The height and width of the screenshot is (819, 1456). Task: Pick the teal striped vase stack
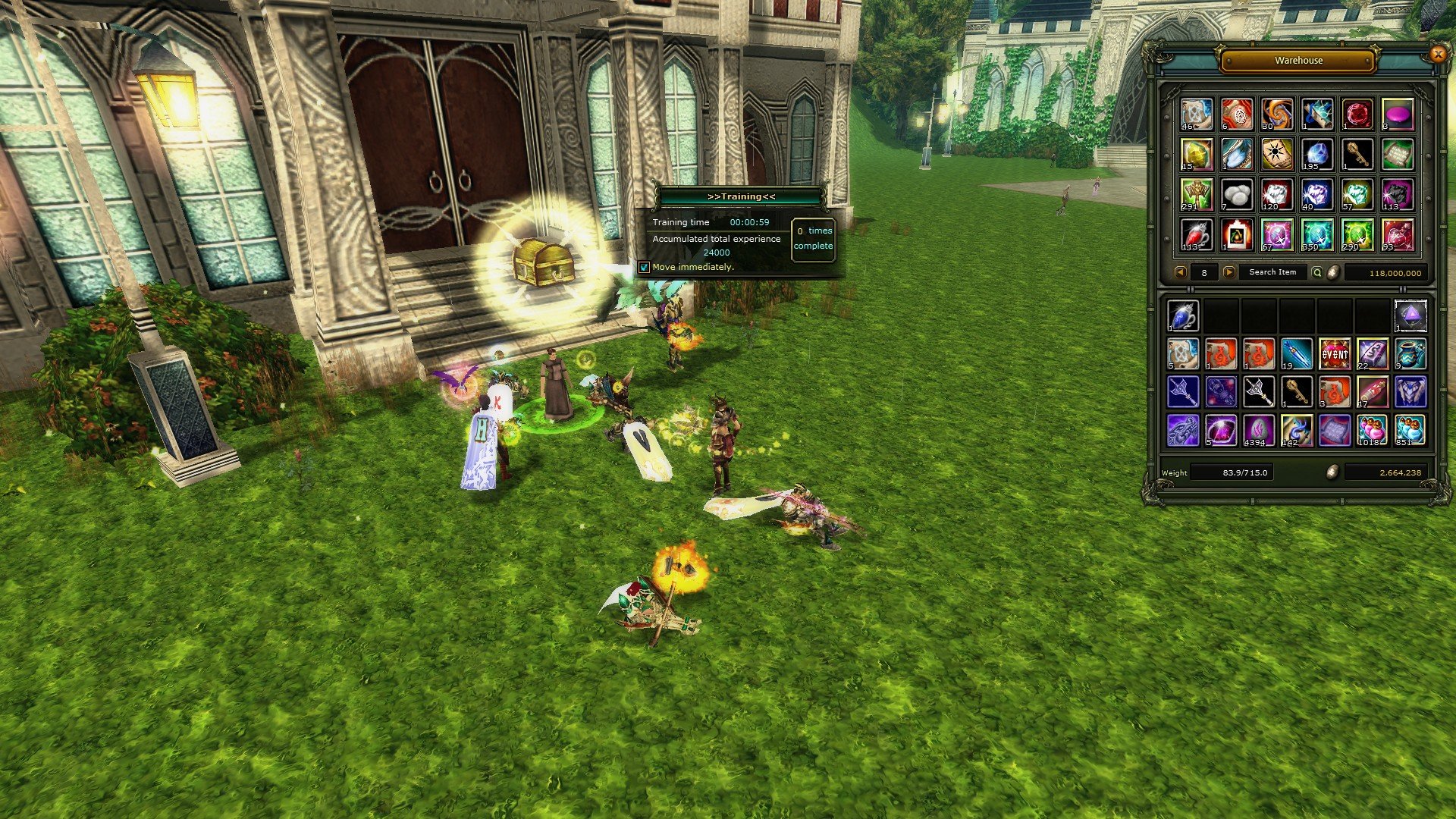[1410, 353]
